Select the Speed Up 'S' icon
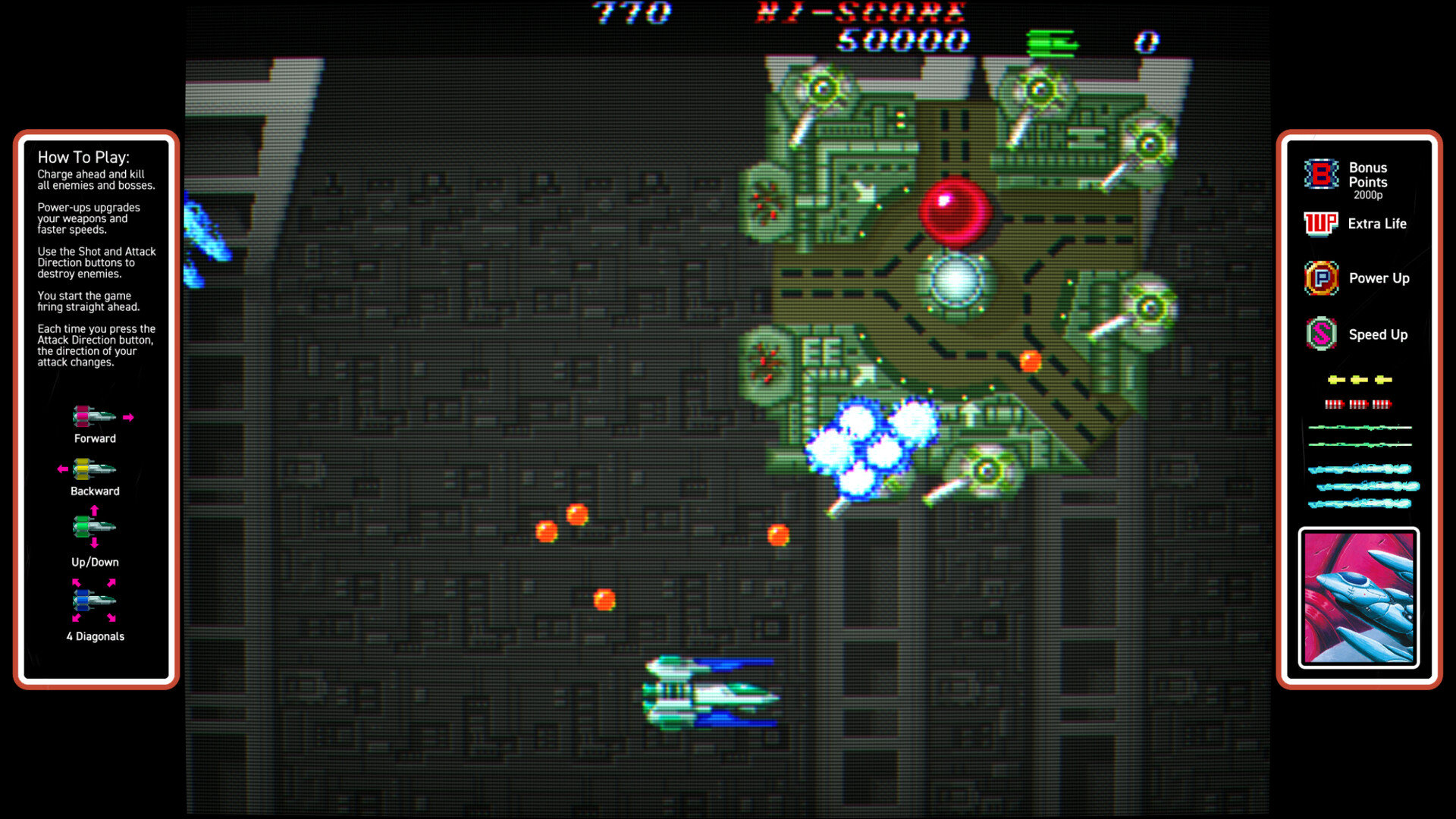Viewport: 1456px width, 819px height. tap(1320, 334)
